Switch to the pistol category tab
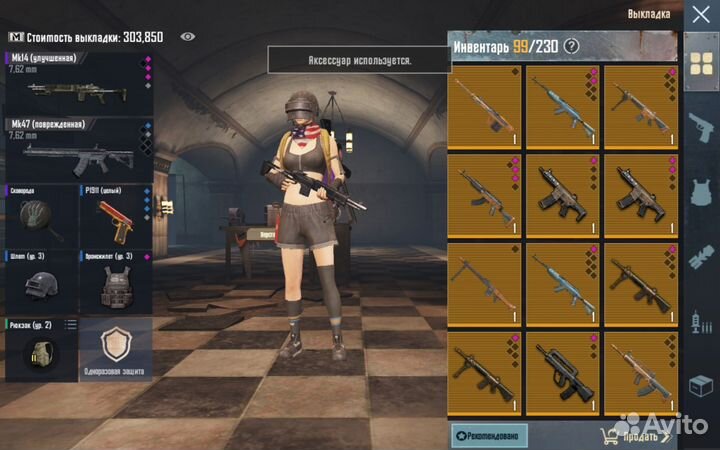 coord(699,129)
